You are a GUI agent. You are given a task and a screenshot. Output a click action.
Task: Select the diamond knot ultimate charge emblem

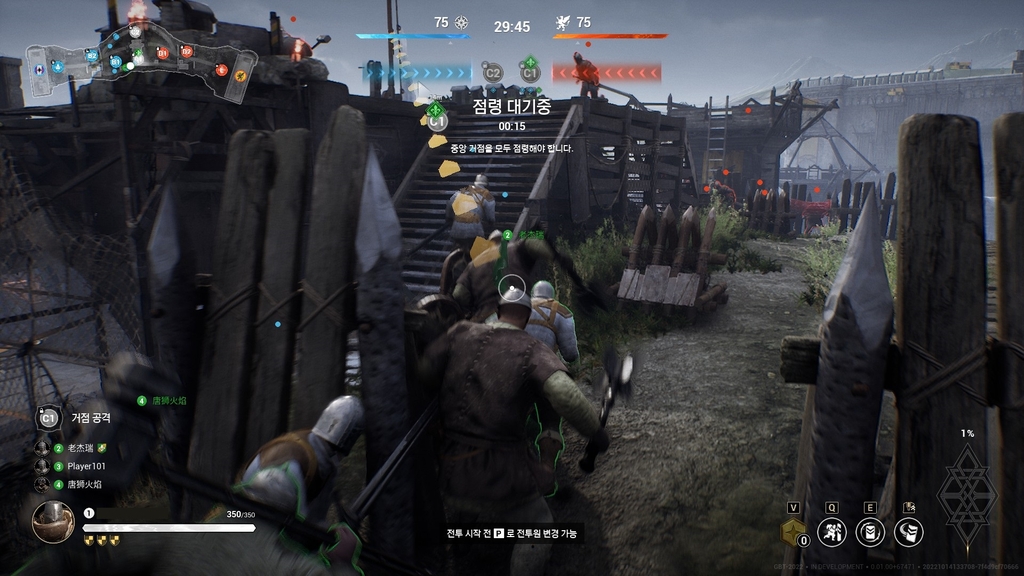pyautogui.click(x=967, y=492)
